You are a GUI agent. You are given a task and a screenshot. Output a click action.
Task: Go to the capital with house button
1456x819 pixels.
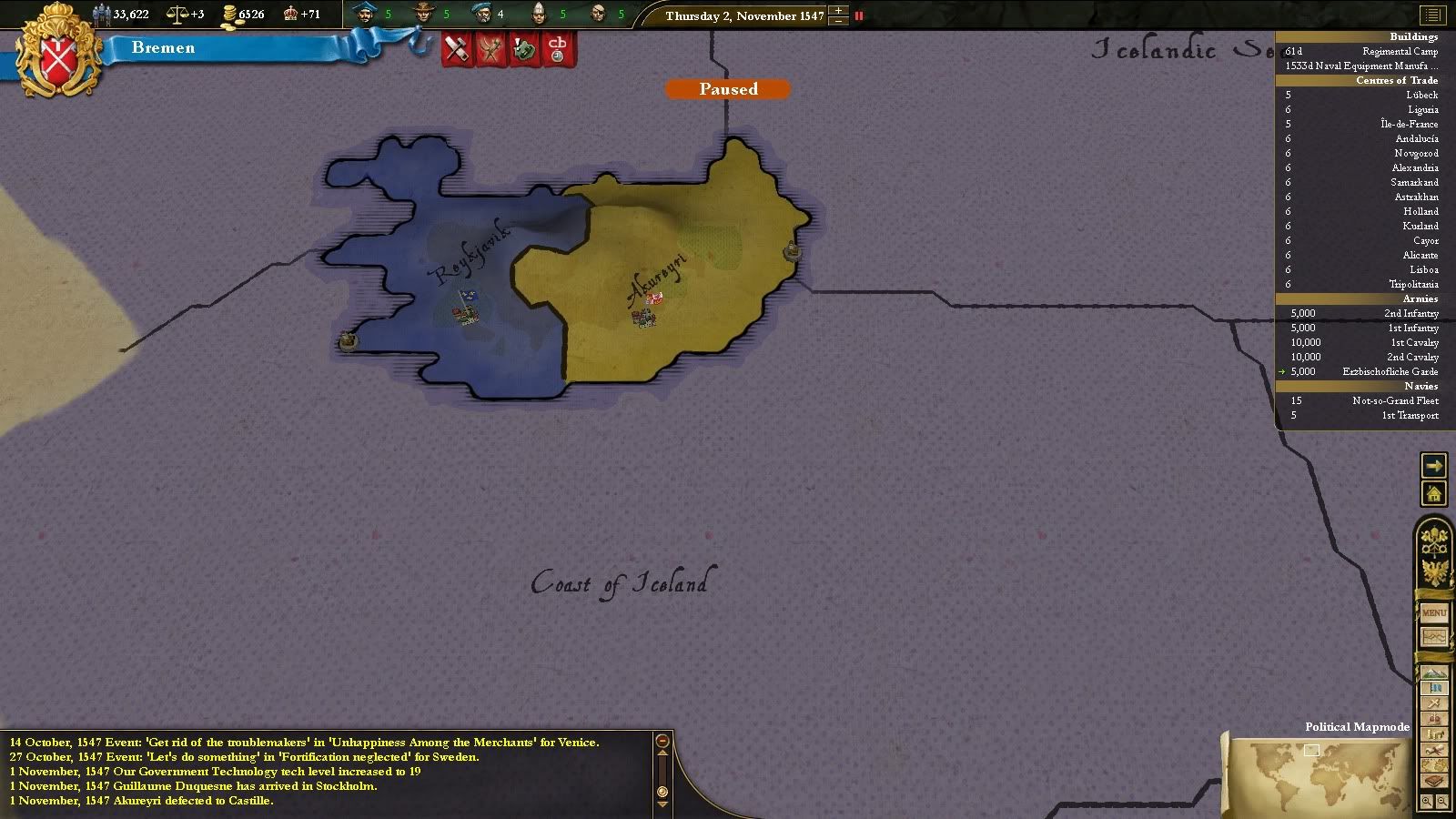[x=1433, y=494]
